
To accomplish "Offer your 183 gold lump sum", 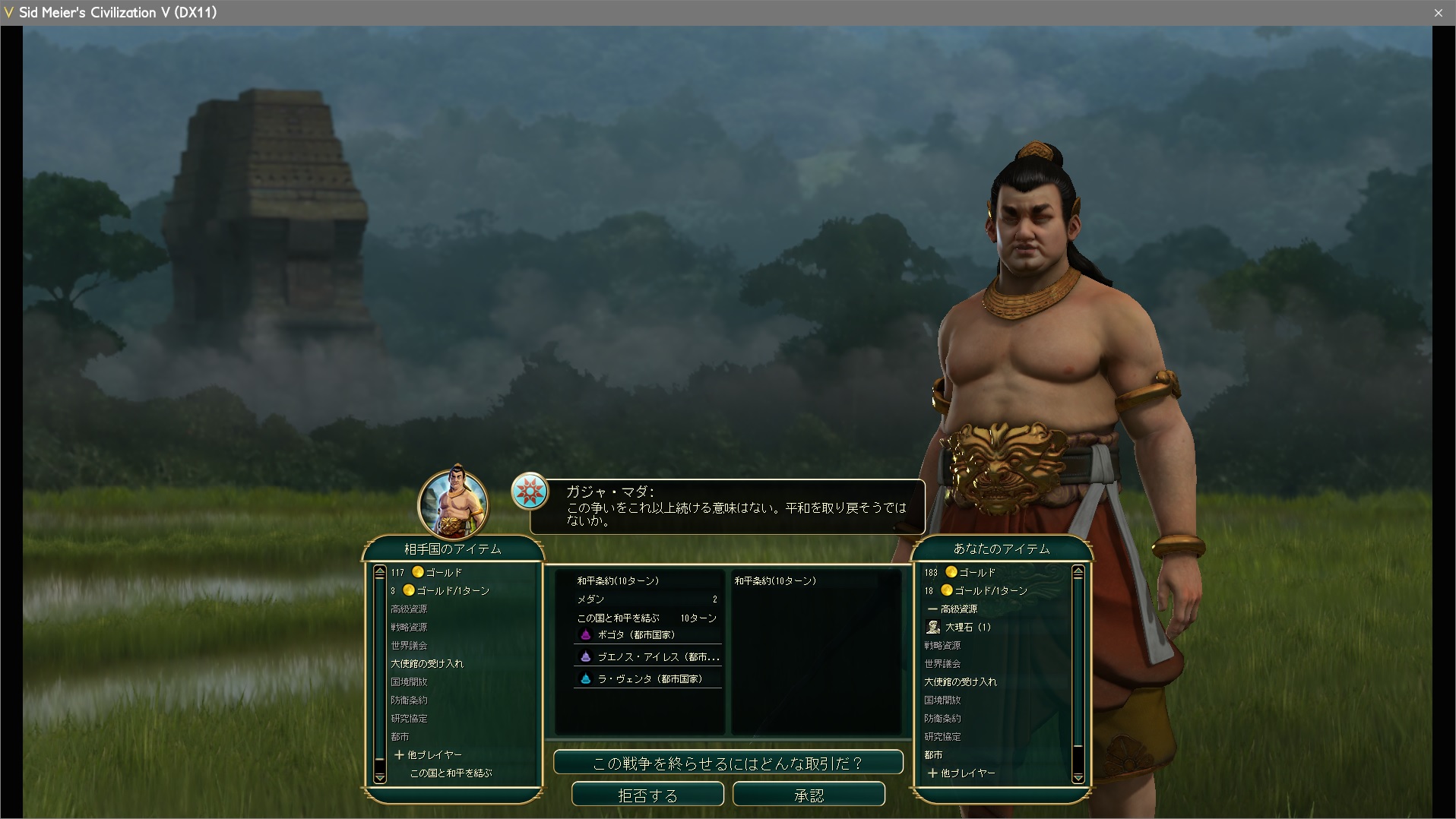I will click(969, 572).
